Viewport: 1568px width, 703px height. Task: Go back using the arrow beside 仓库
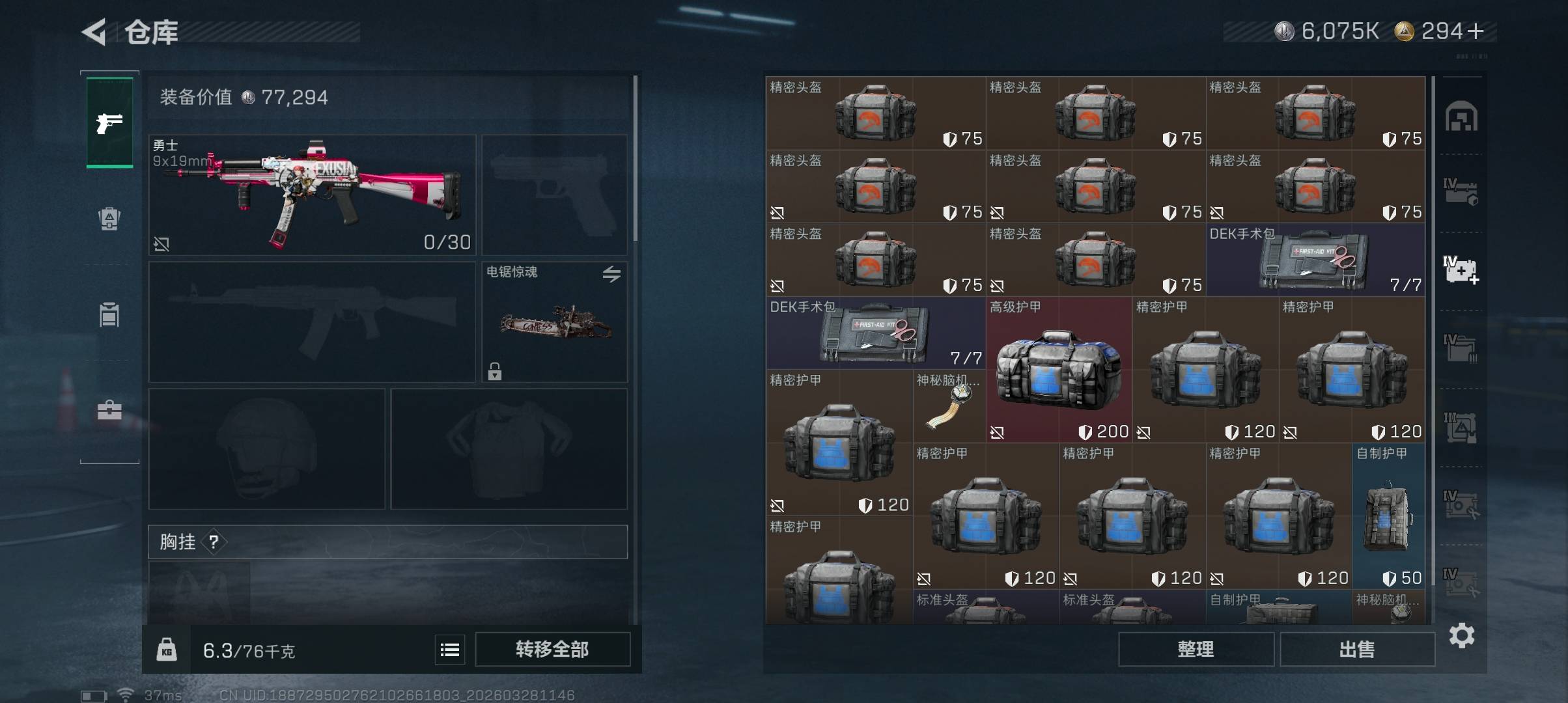point(94,32)
